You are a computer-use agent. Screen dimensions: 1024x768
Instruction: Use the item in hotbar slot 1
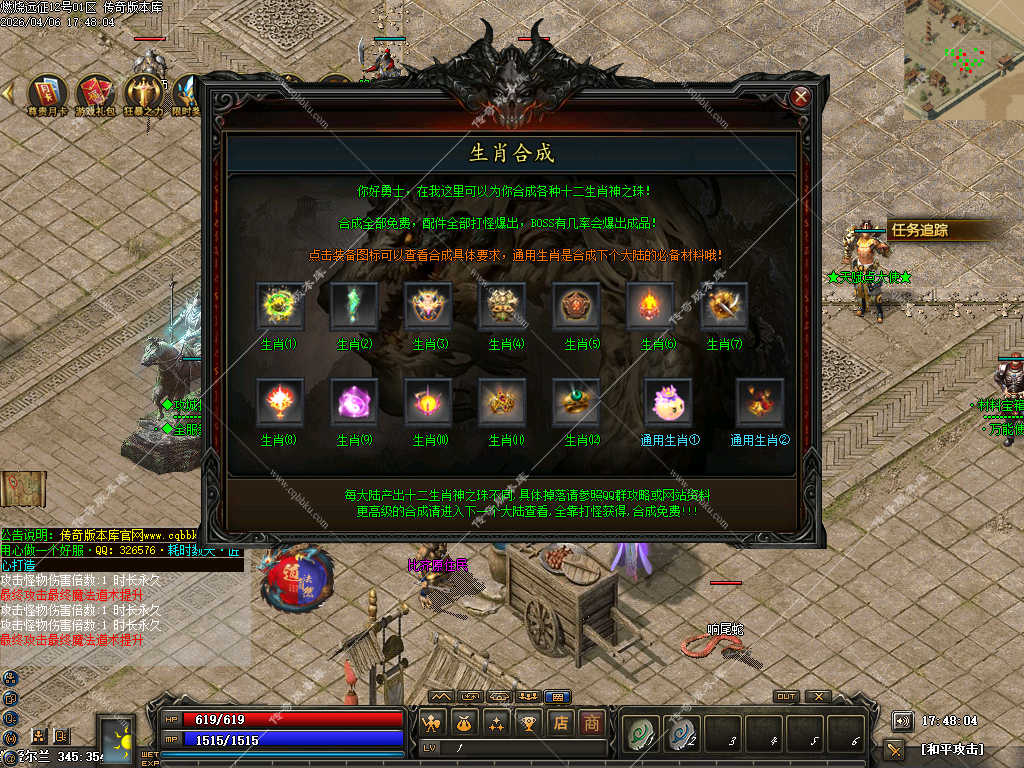pyautogui.click(x=637, y=733)
